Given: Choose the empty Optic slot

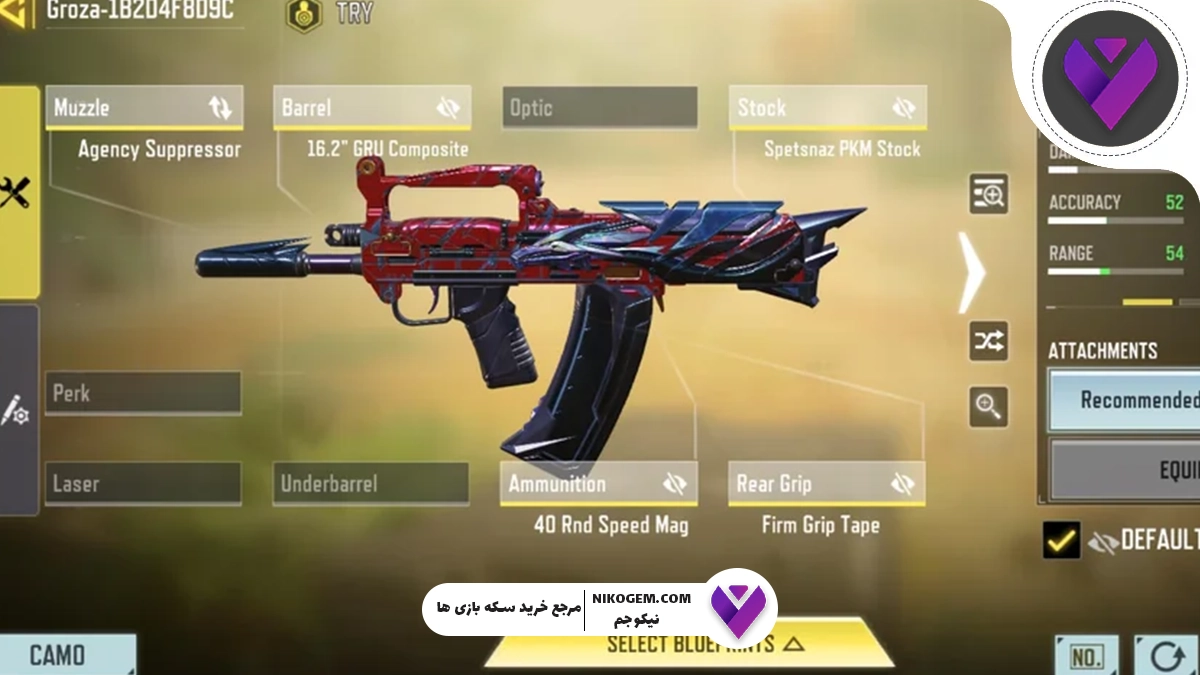Looking at the screenshot, I should (600, 108).
